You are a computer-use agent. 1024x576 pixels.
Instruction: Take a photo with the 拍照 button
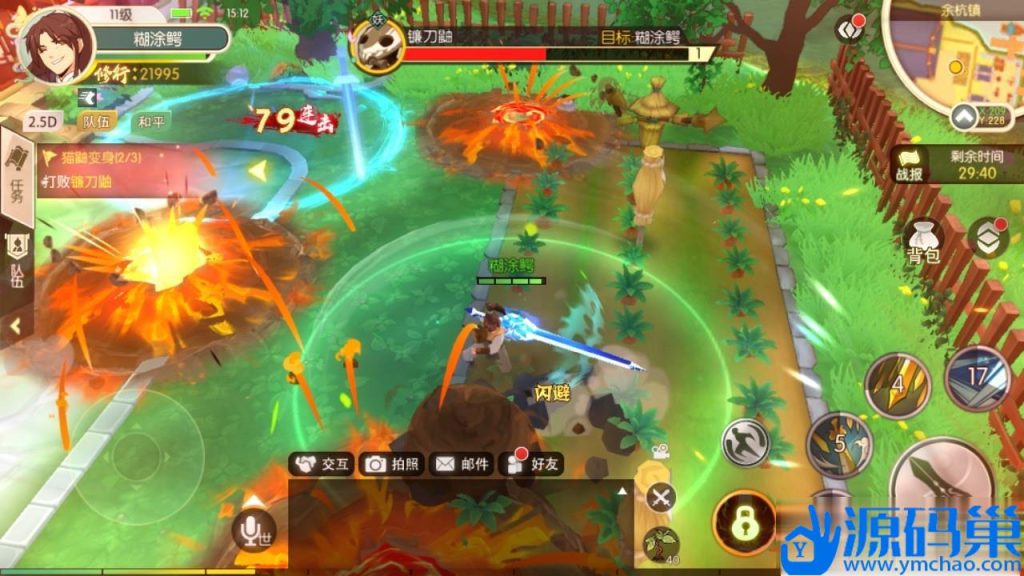(393, 464)
